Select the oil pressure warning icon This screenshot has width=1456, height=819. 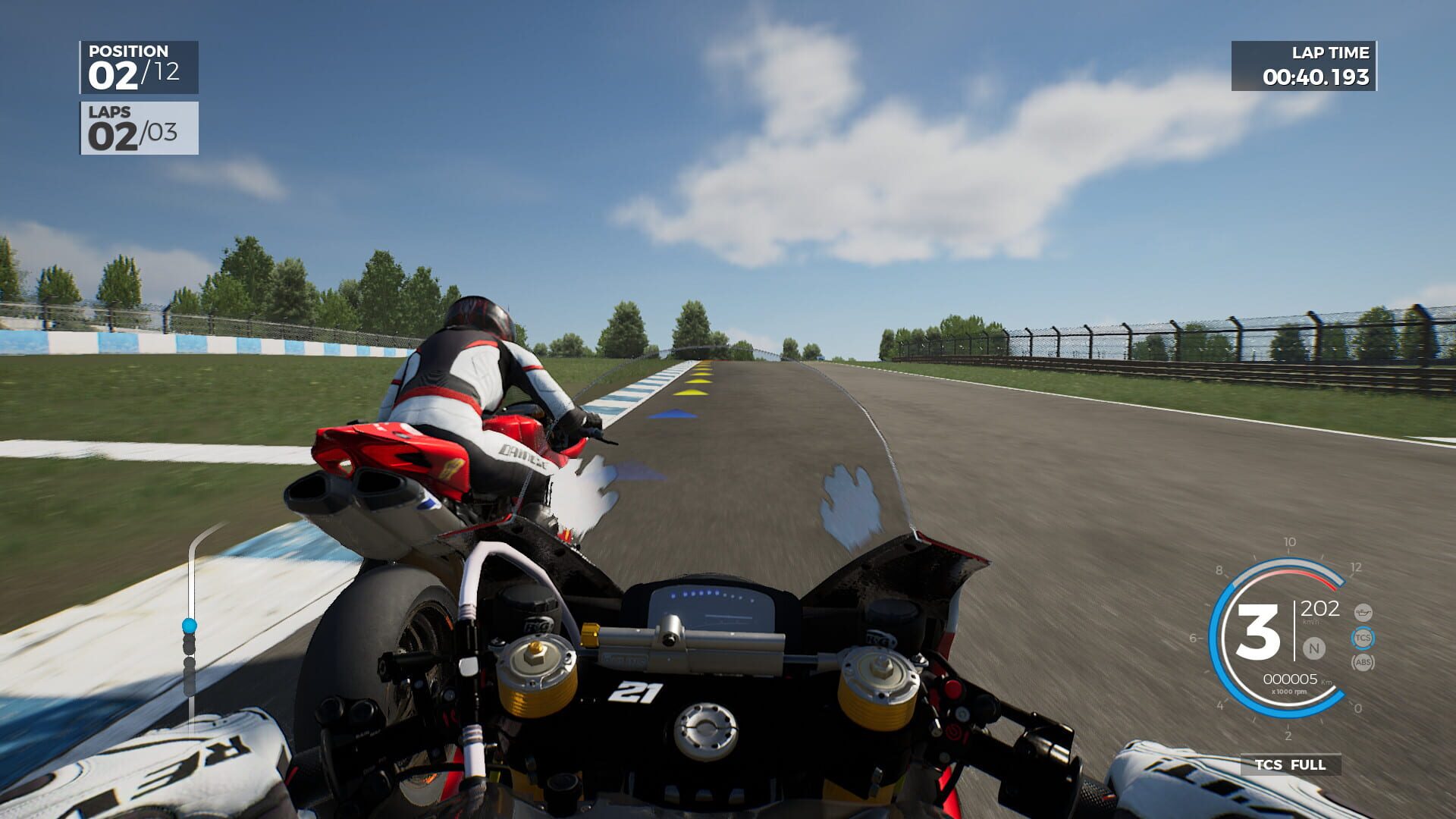(1363, 613)
